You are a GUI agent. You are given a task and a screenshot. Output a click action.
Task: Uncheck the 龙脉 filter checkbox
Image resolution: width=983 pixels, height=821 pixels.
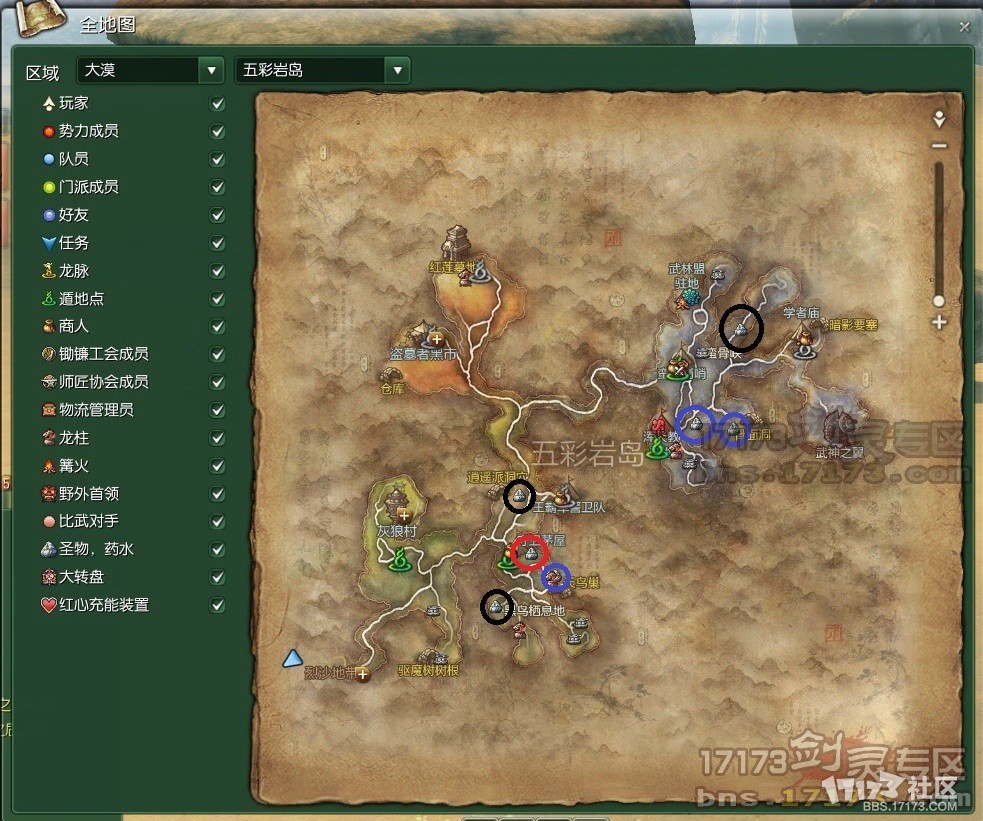[218, 271]
